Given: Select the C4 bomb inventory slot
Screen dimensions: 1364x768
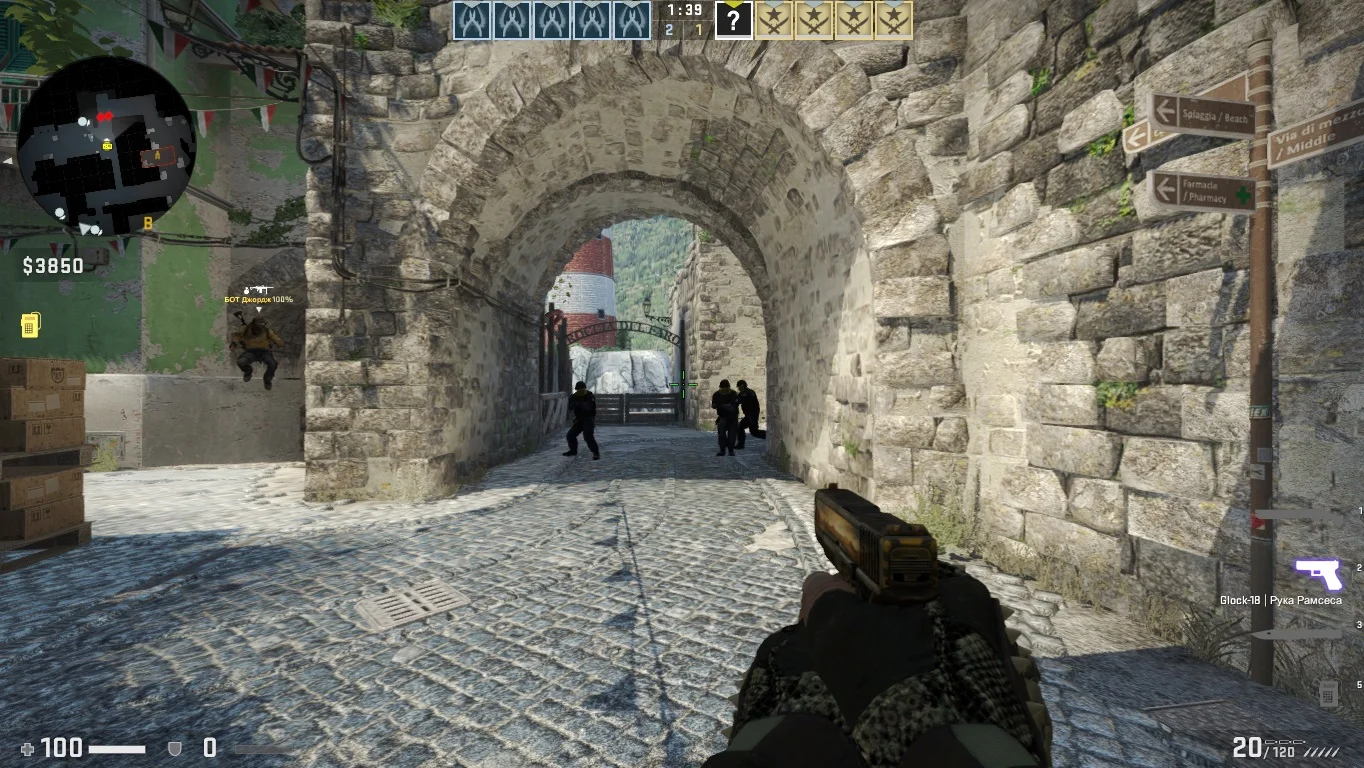Looking at the screenshot, I should (x=1328, y=691).
